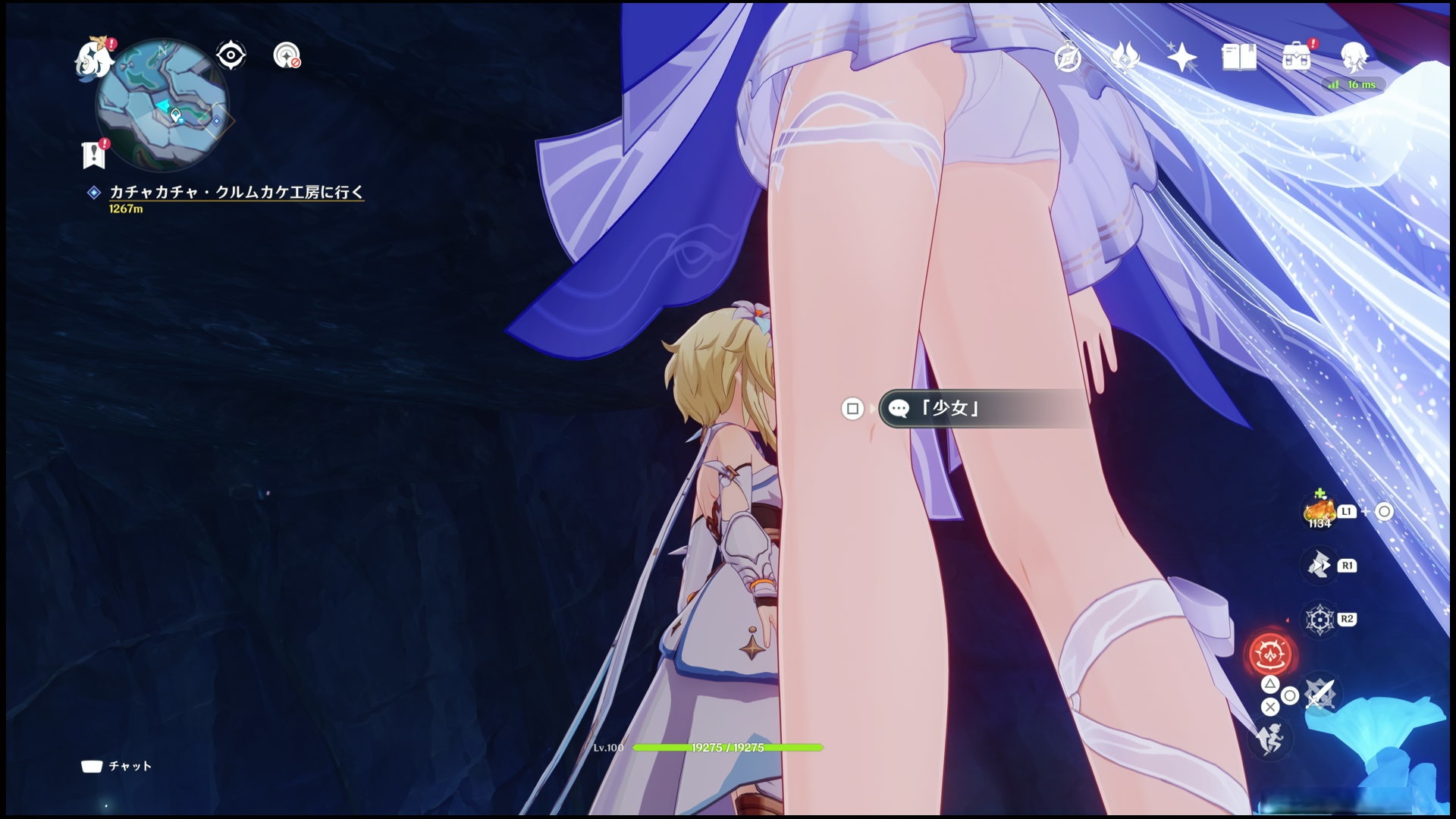
Task: Open the adventurer handbook book icon
Action: [x=1239, y=58]
